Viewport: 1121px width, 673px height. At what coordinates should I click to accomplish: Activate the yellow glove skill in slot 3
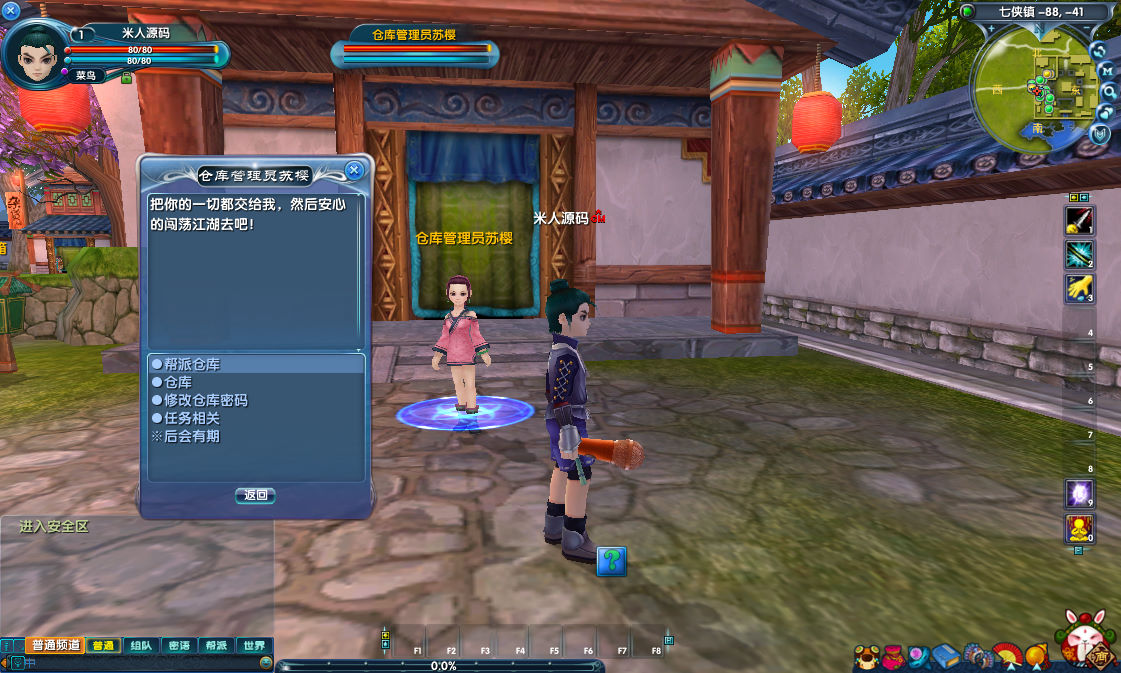tap(1079, 288)
